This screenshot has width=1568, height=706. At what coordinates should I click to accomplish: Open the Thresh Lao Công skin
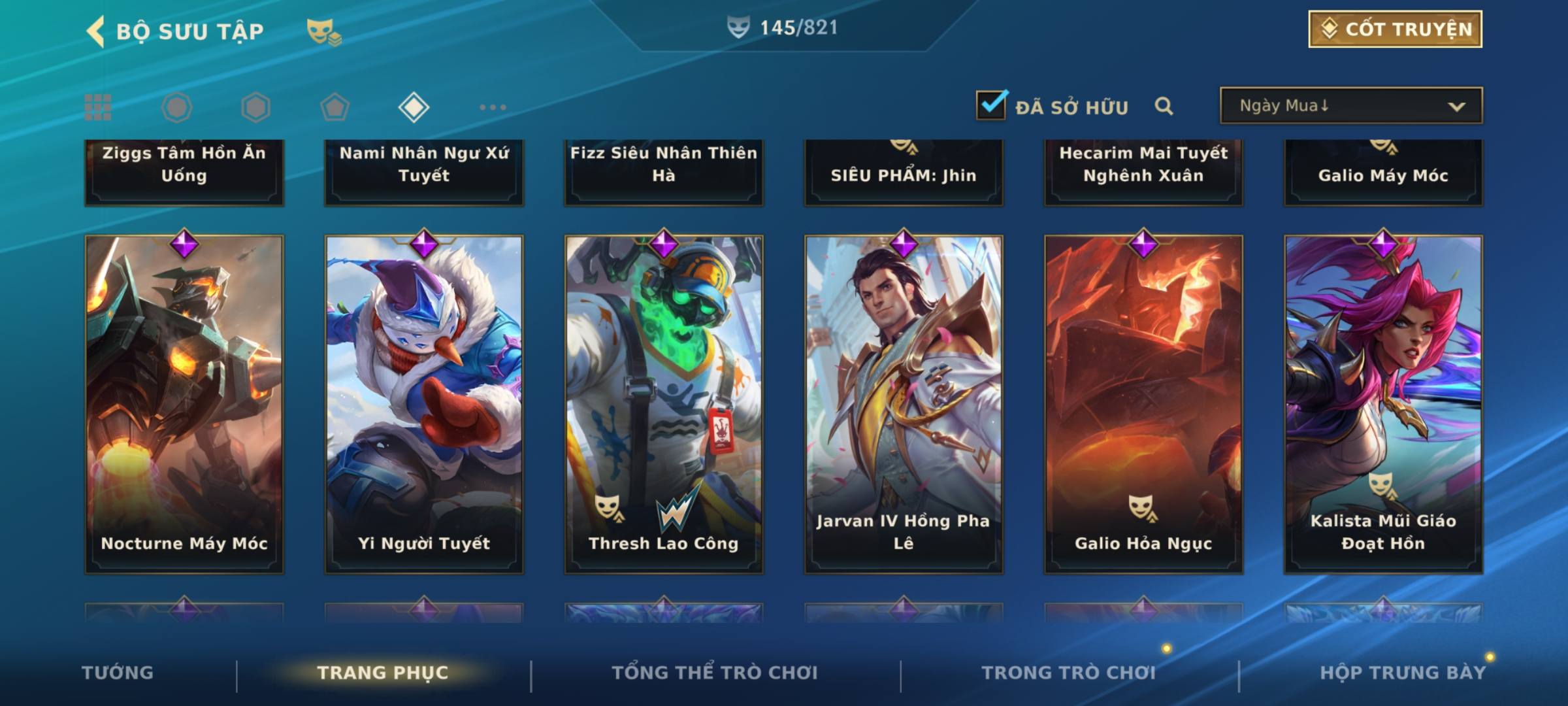point(664,404)
